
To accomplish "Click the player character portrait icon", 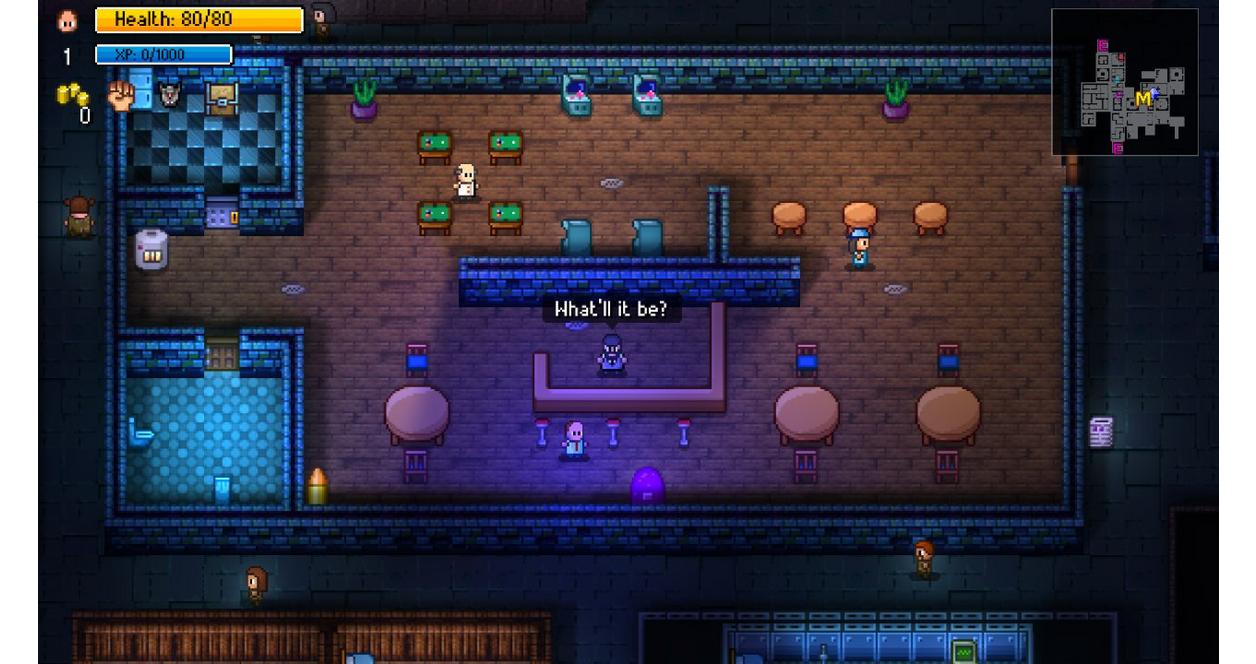I will (68, 20).
